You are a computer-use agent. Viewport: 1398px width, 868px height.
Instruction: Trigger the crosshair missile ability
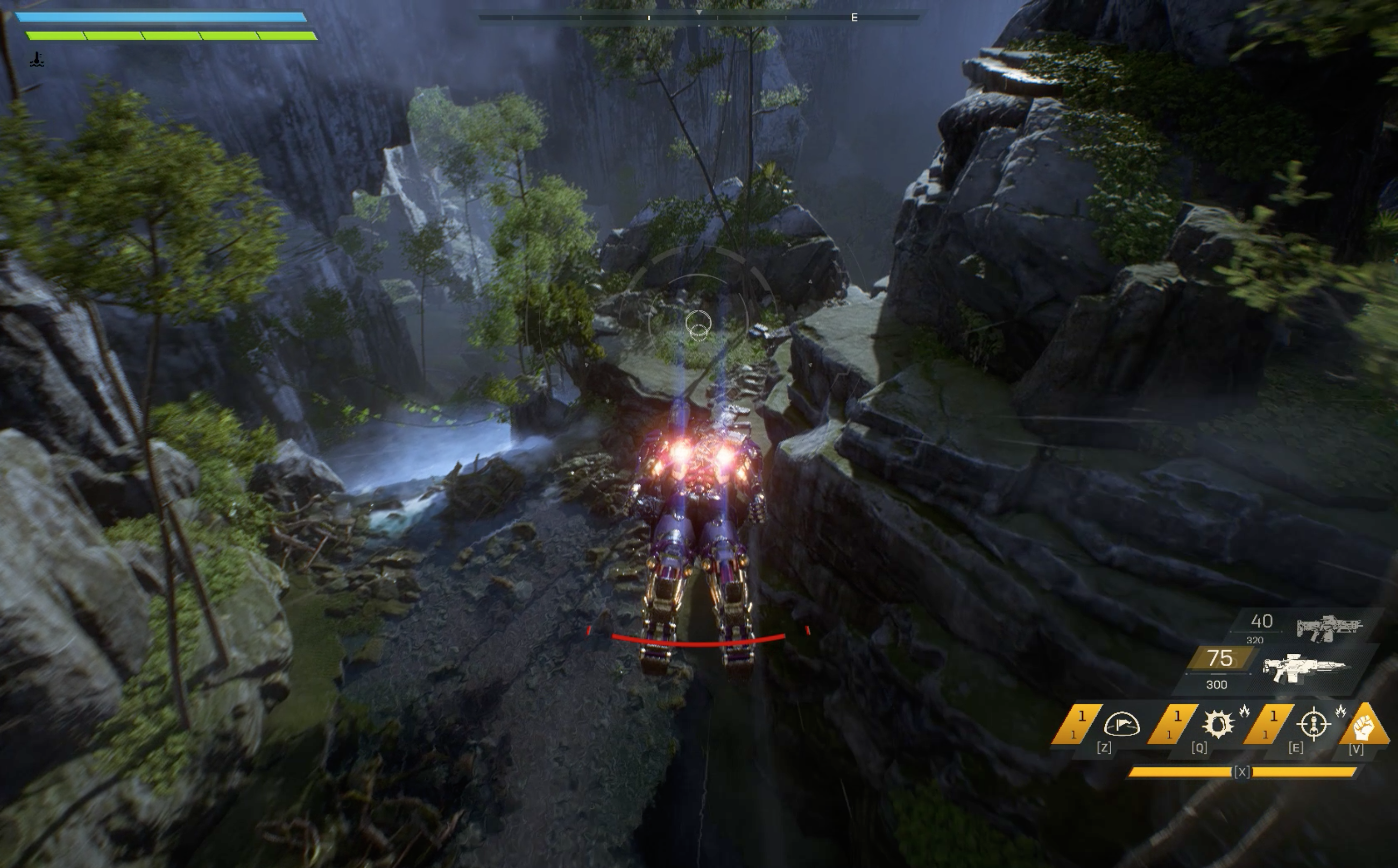coord(1313,724)
